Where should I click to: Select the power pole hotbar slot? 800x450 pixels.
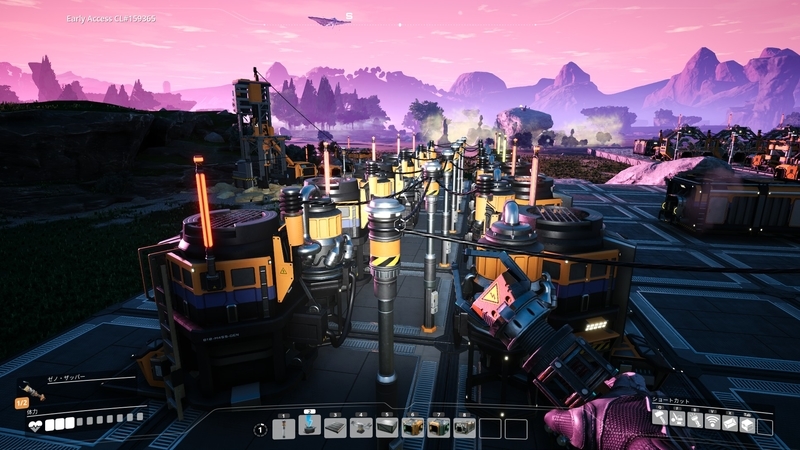click(284, 428)
